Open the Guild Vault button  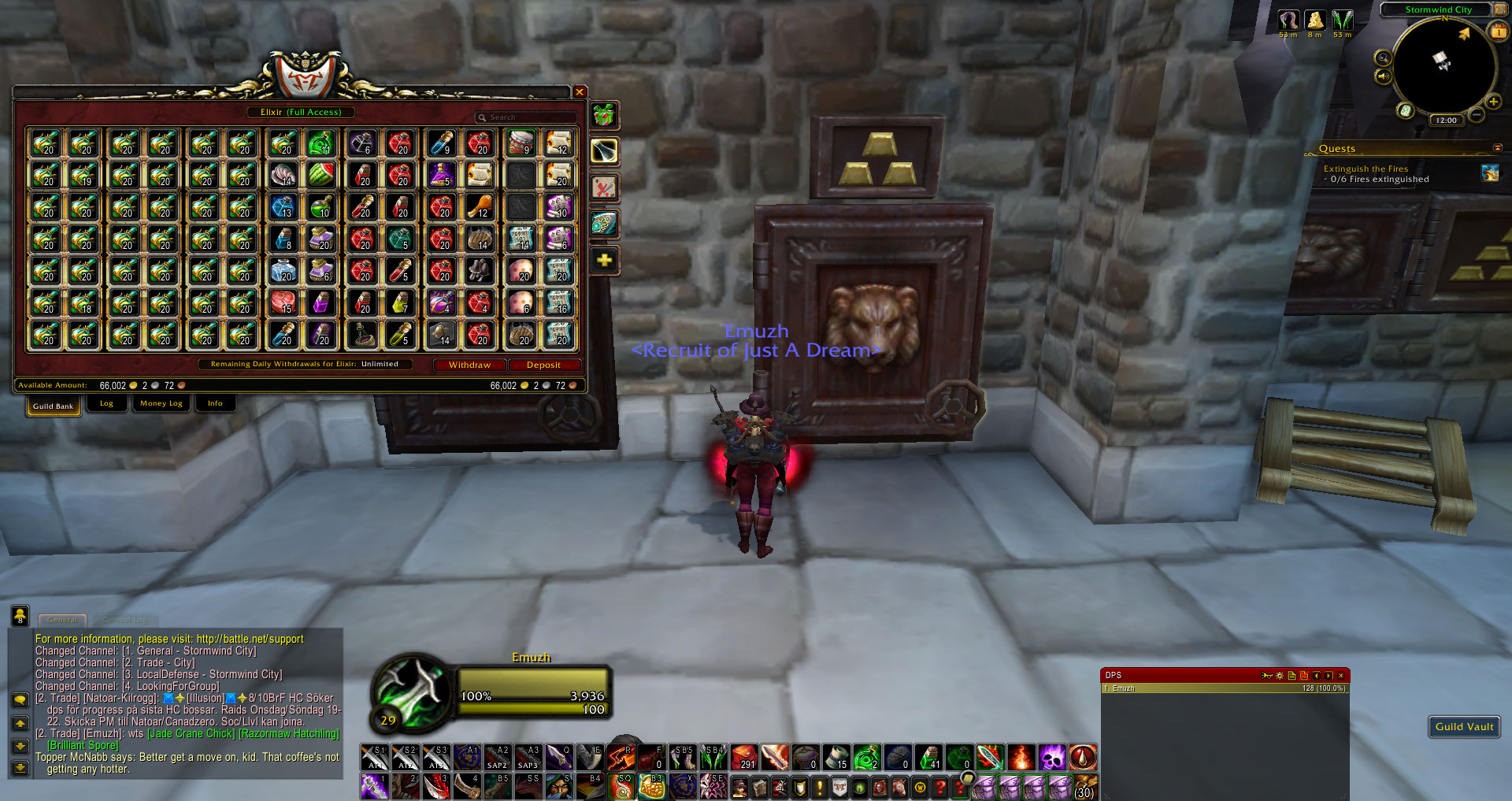pos(1464,727)
